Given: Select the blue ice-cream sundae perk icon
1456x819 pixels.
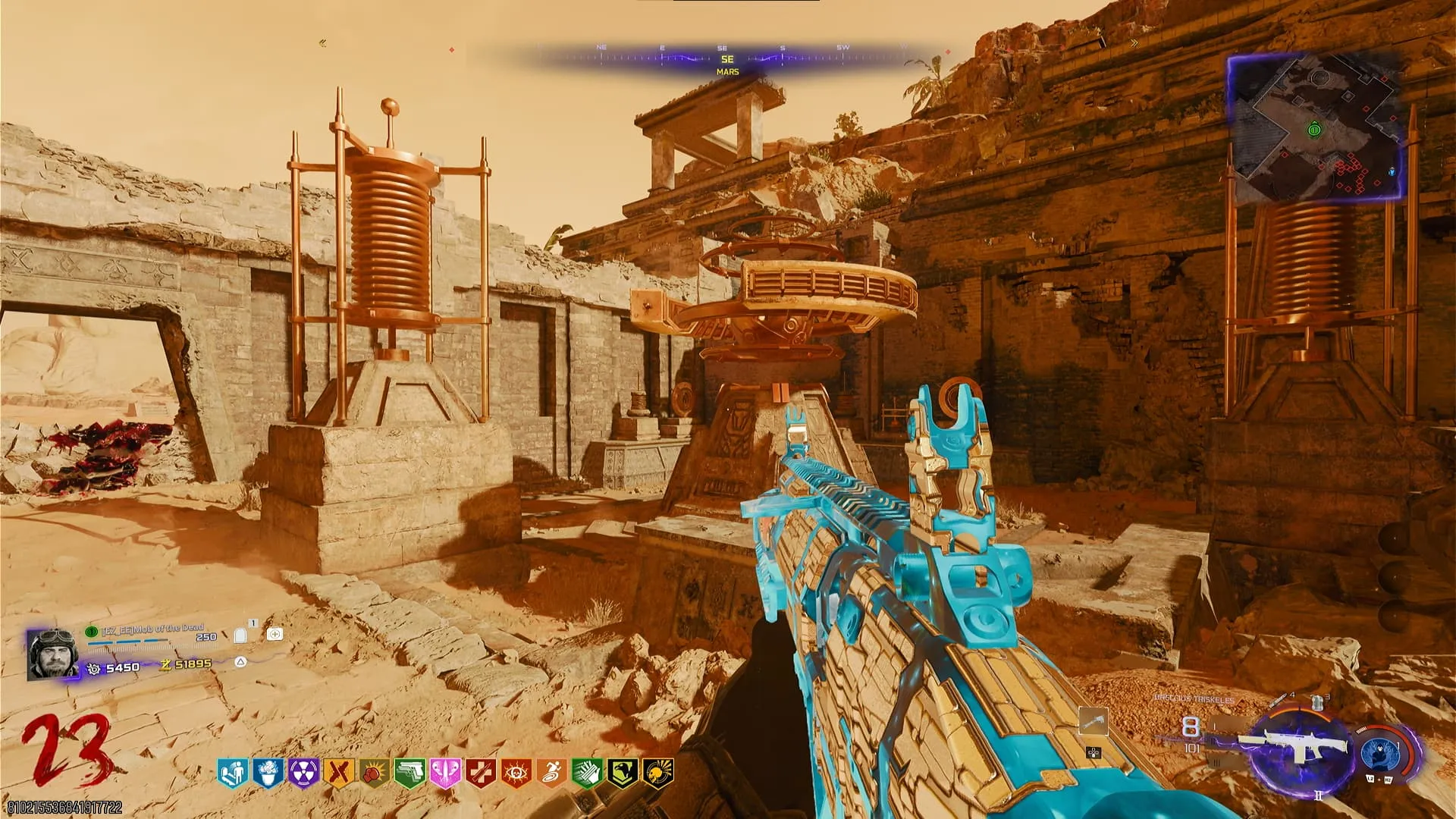Looking at the screenshot, I should [x=268, y=773].
